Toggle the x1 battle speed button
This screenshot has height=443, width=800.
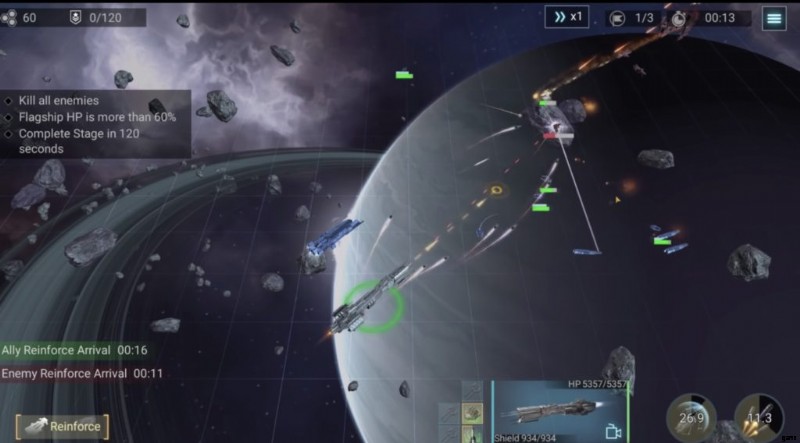pos(567,17)
